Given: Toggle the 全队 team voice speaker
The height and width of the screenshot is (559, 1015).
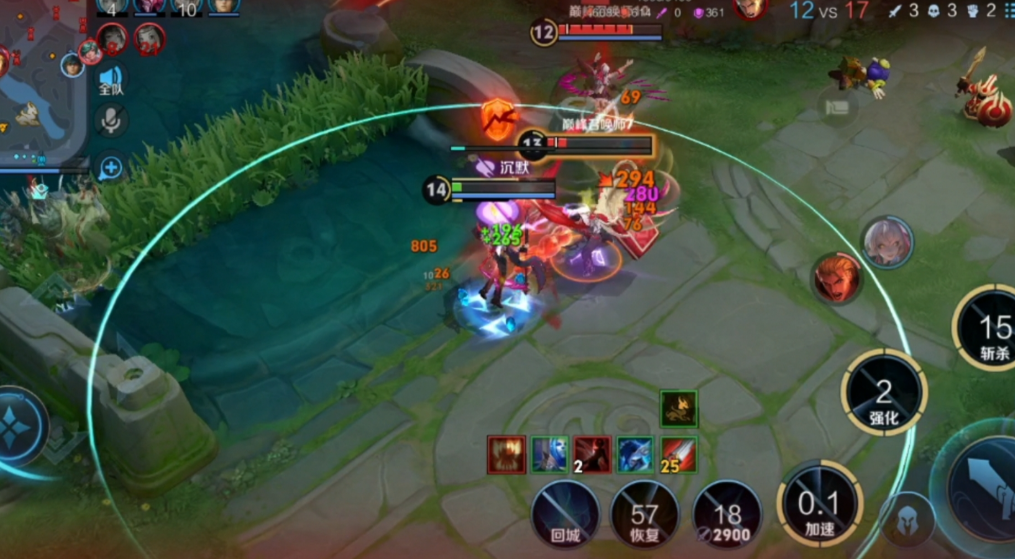Looking at the screenshot, I should coord(110,80).
